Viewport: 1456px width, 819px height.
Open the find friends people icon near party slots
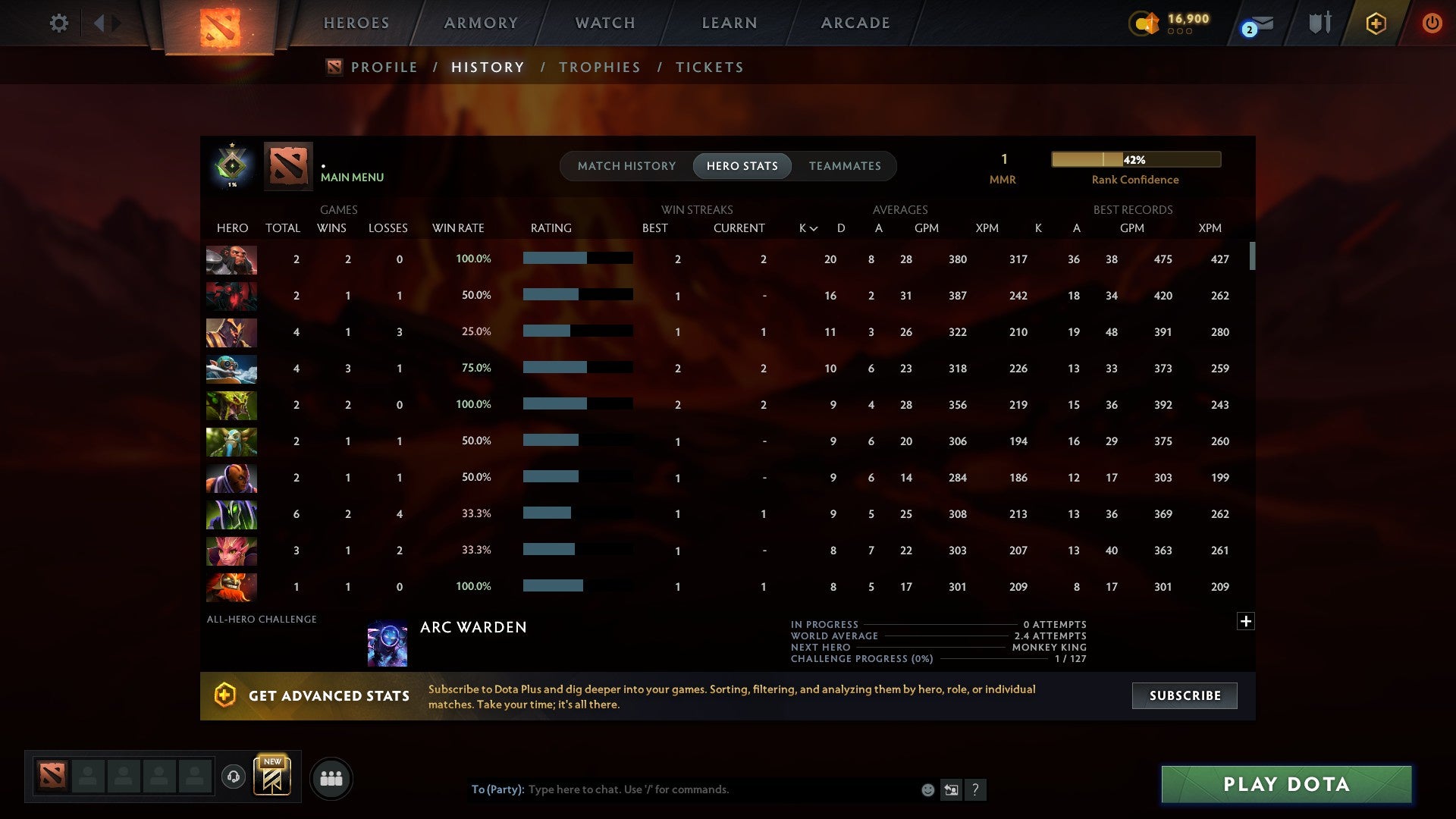click(x=331, y=778)
